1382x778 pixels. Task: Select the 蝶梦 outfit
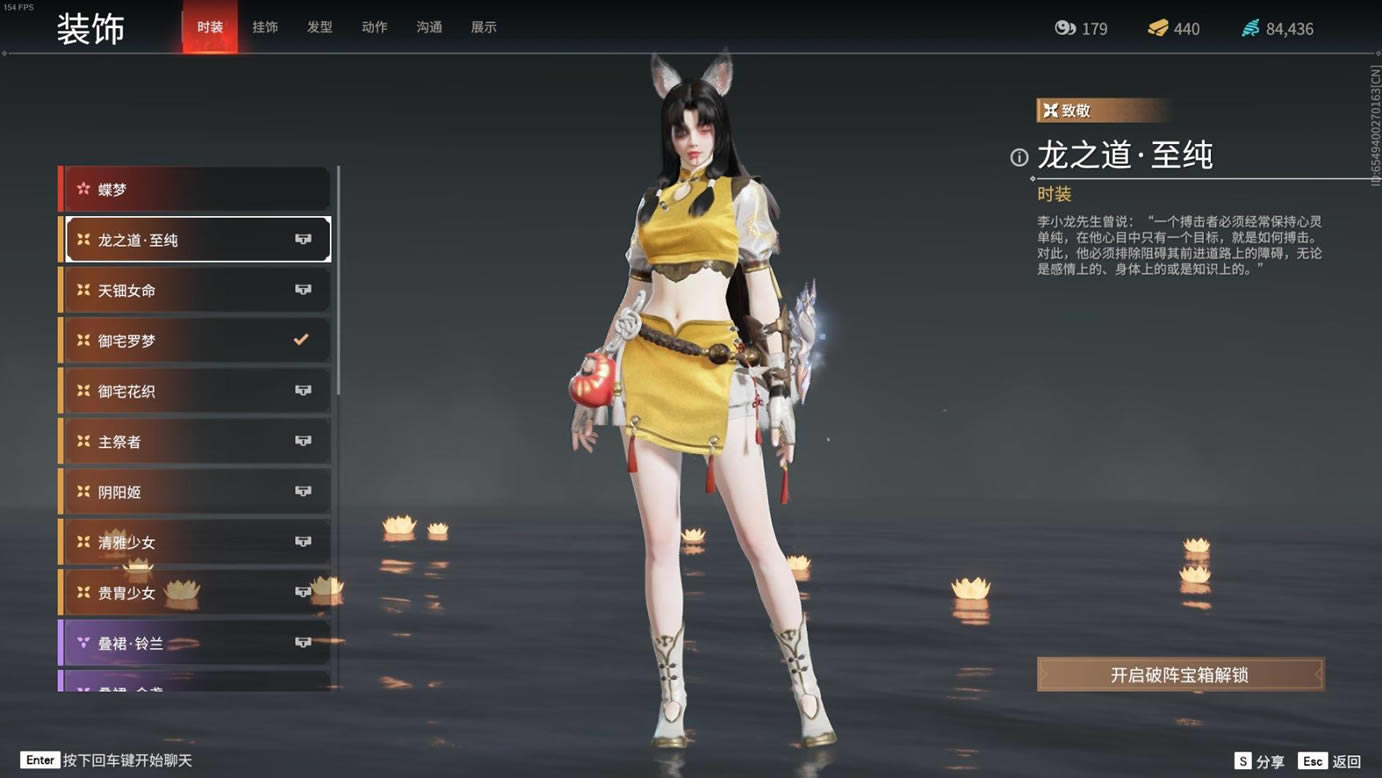pos(196,189)
